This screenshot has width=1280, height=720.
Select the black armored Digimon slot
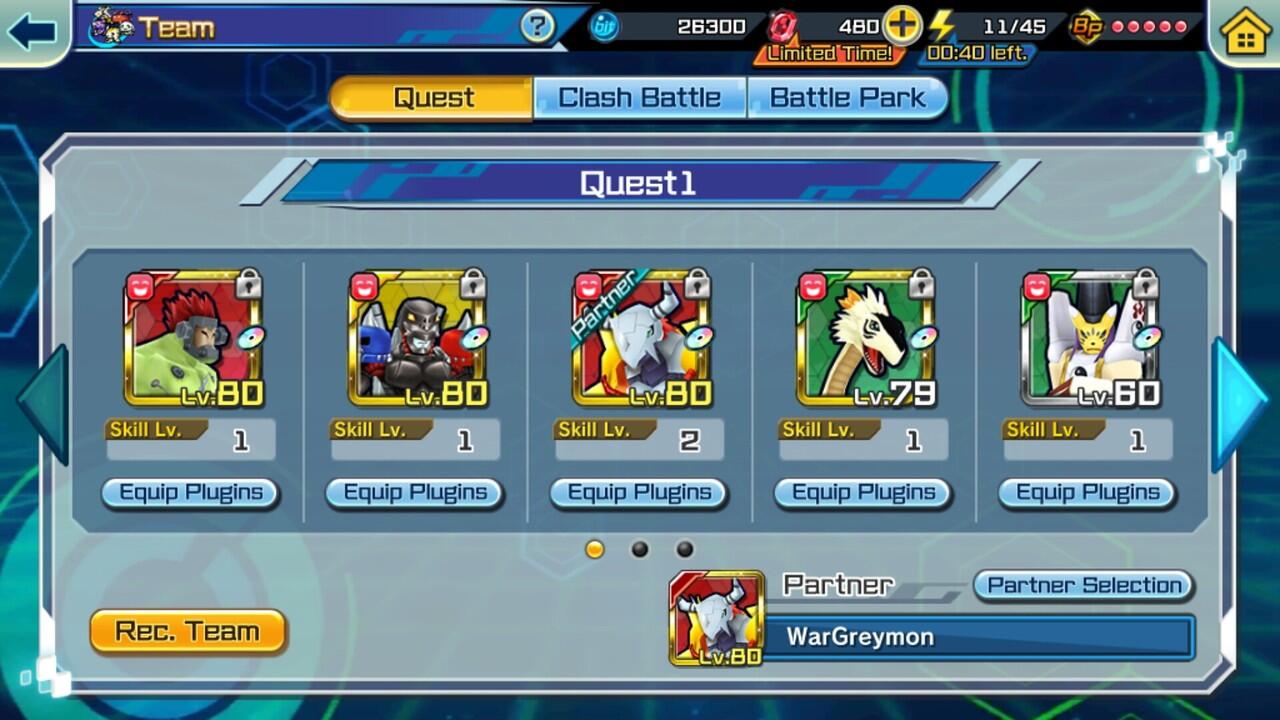418,340
